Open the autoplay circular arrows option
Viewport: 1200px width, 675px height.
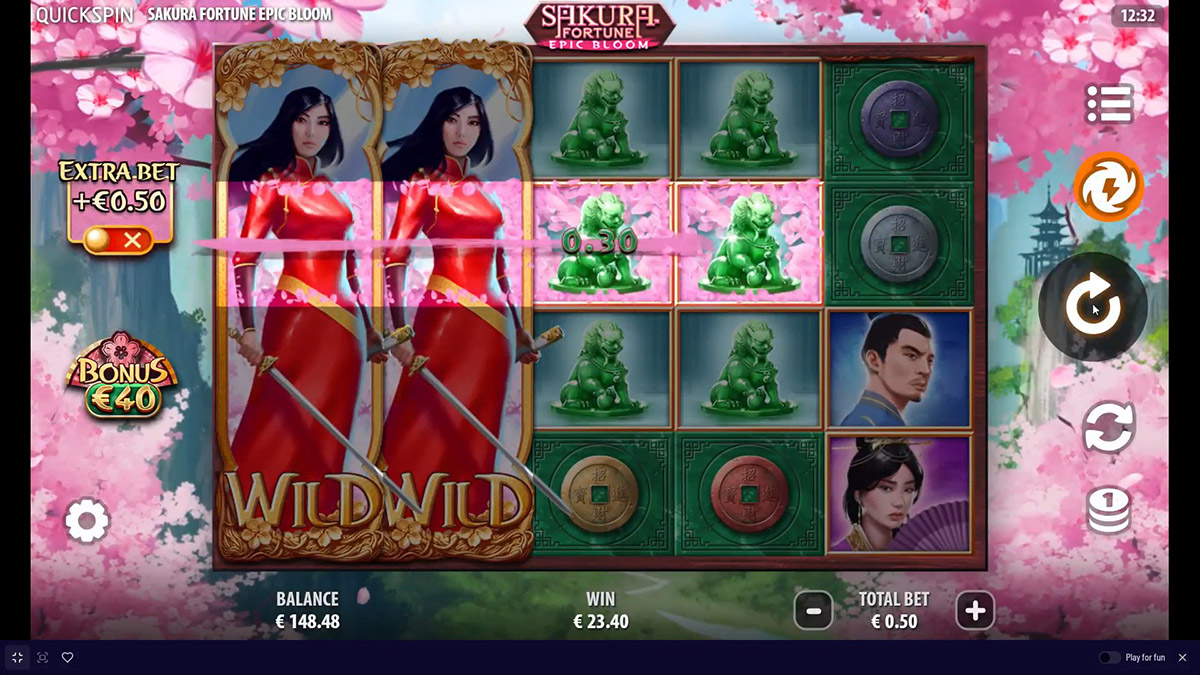coord(1108,427)
